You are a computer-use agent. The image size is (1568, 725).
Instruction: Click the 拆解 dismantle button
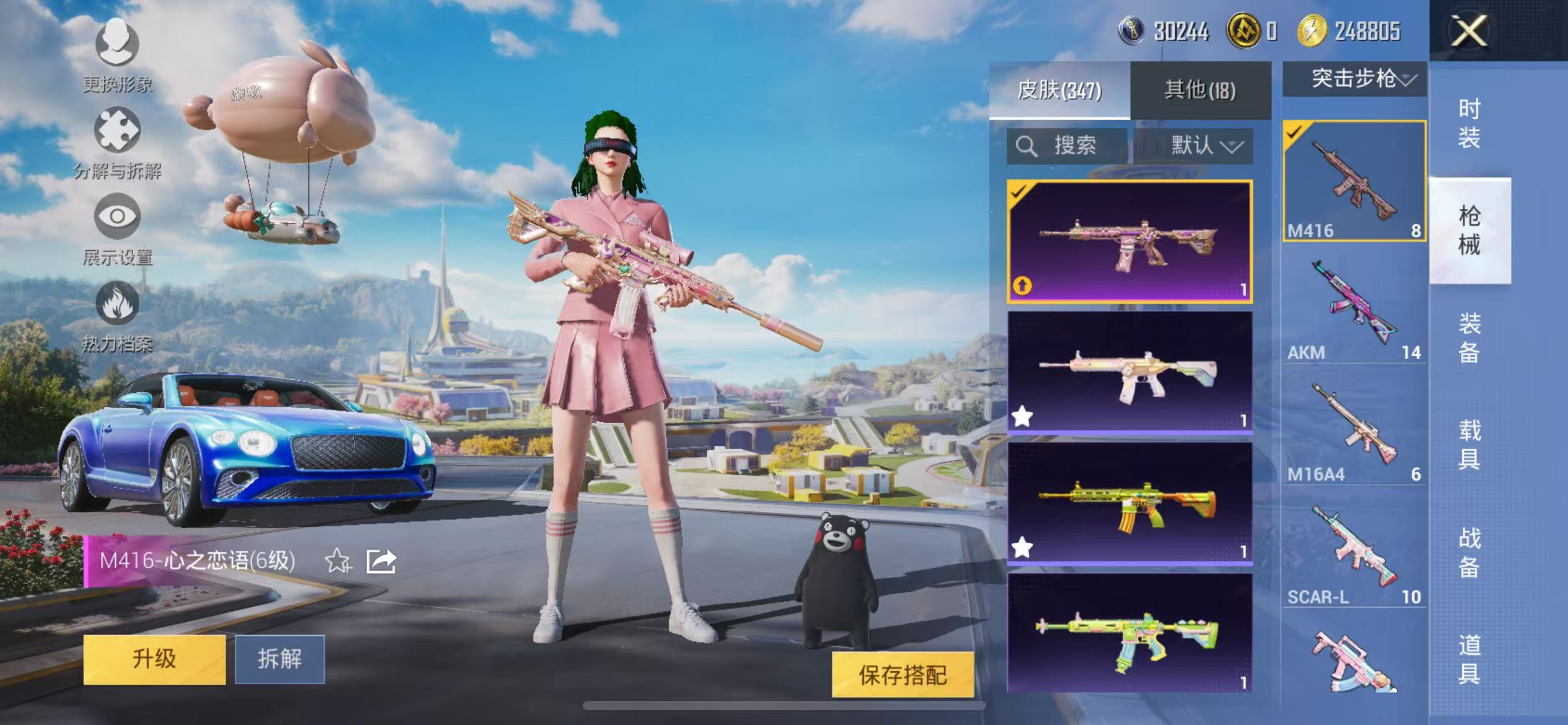click(280, 659)
